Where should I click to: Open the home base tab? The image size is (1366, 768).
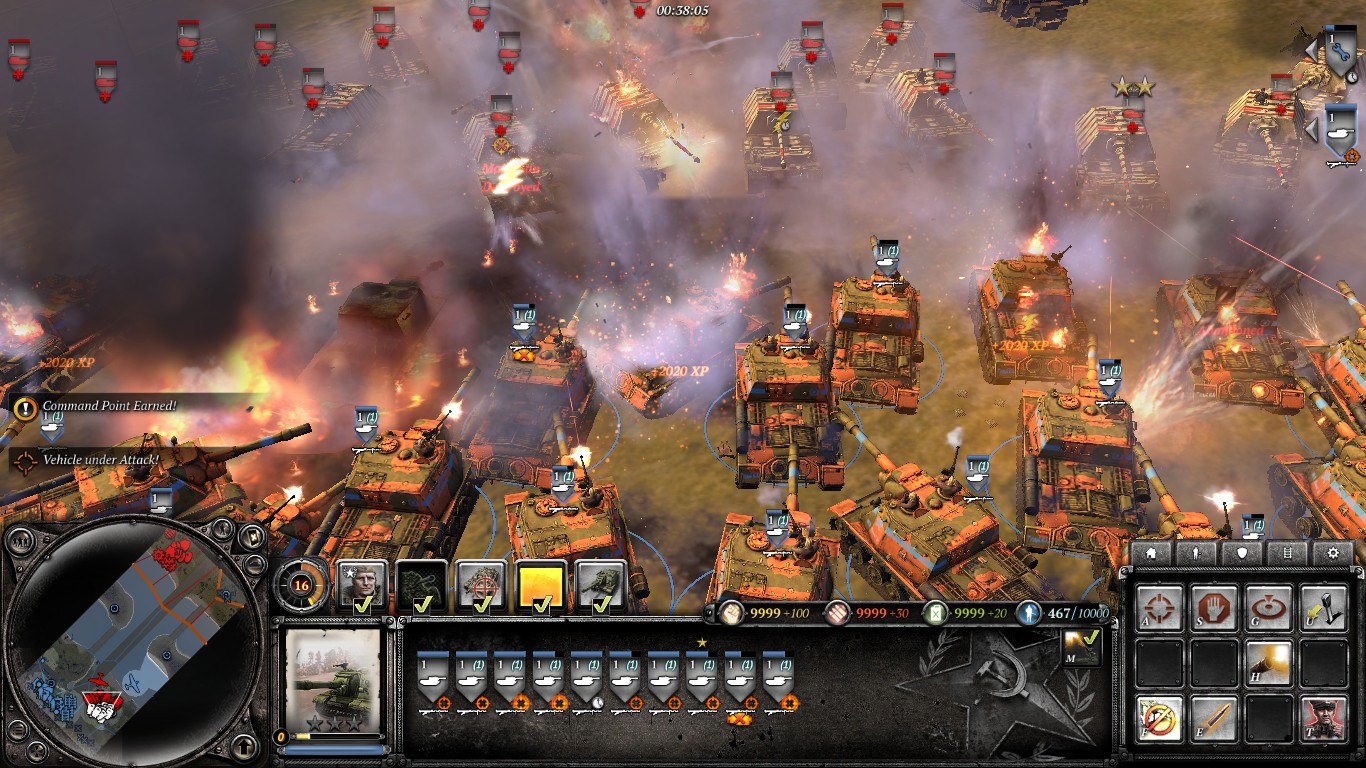1151,553
